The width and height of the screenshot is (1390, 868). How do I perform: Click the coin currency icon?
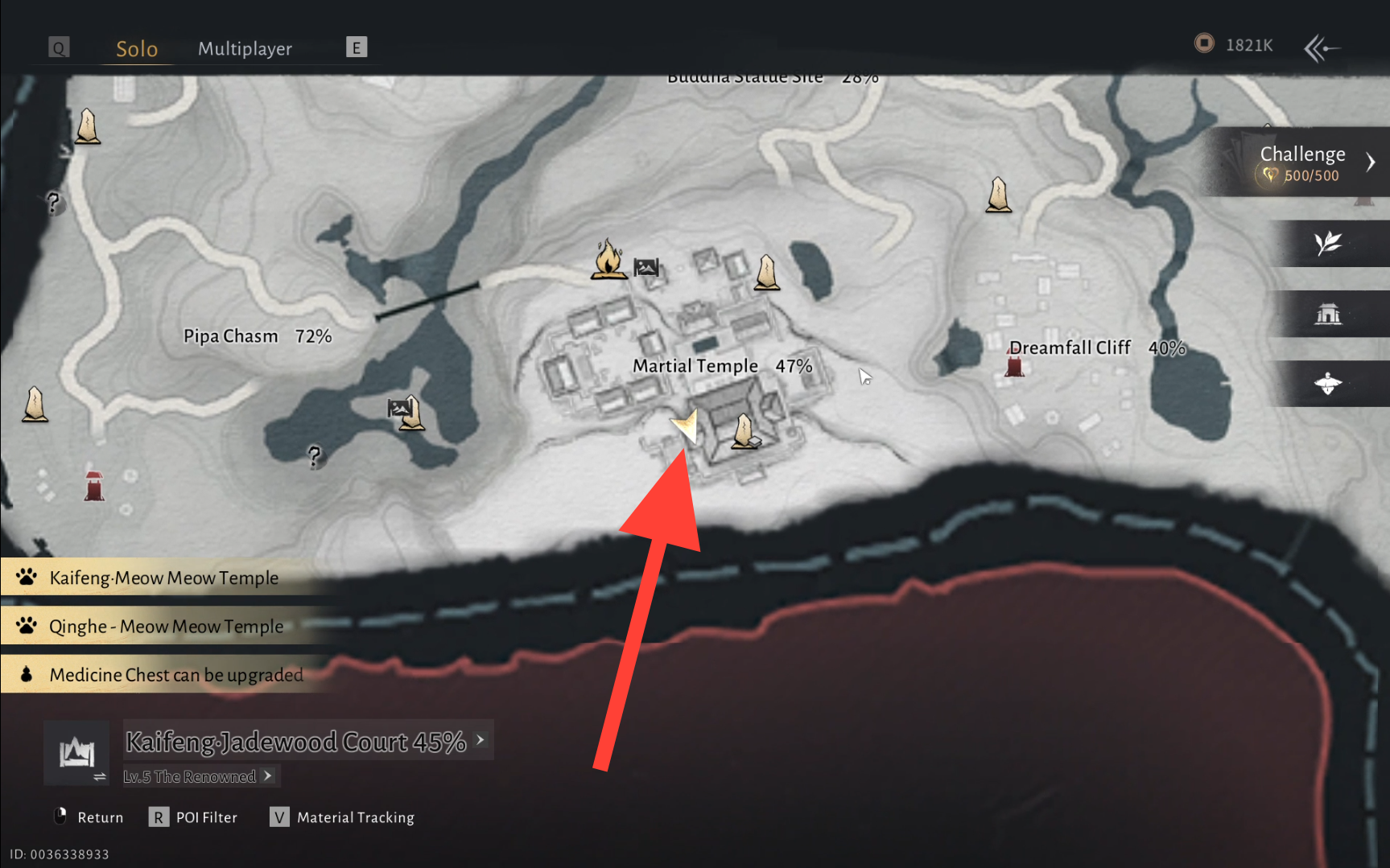(1204, 43)
